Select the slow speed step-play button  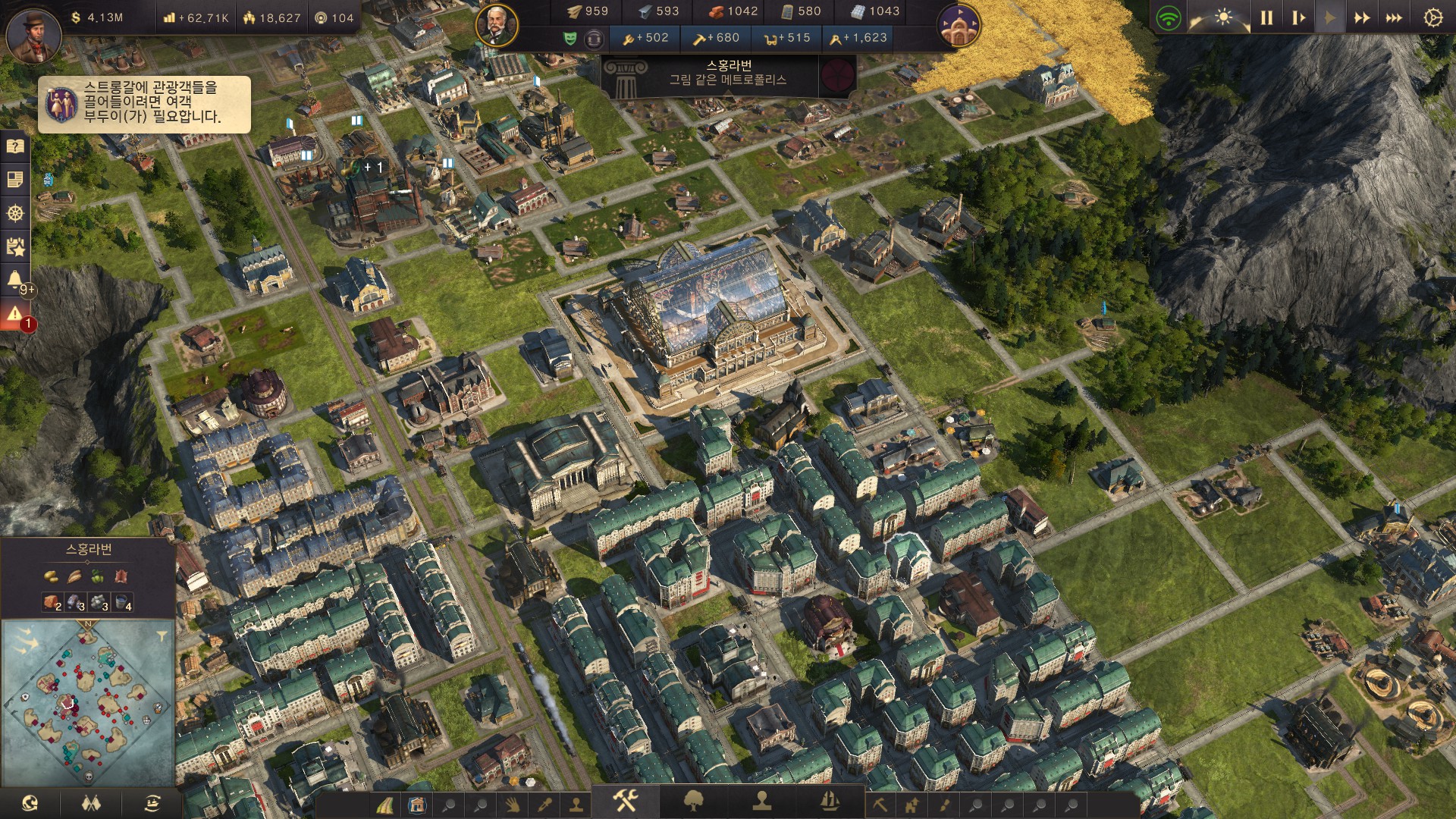tap(1298, 17)
